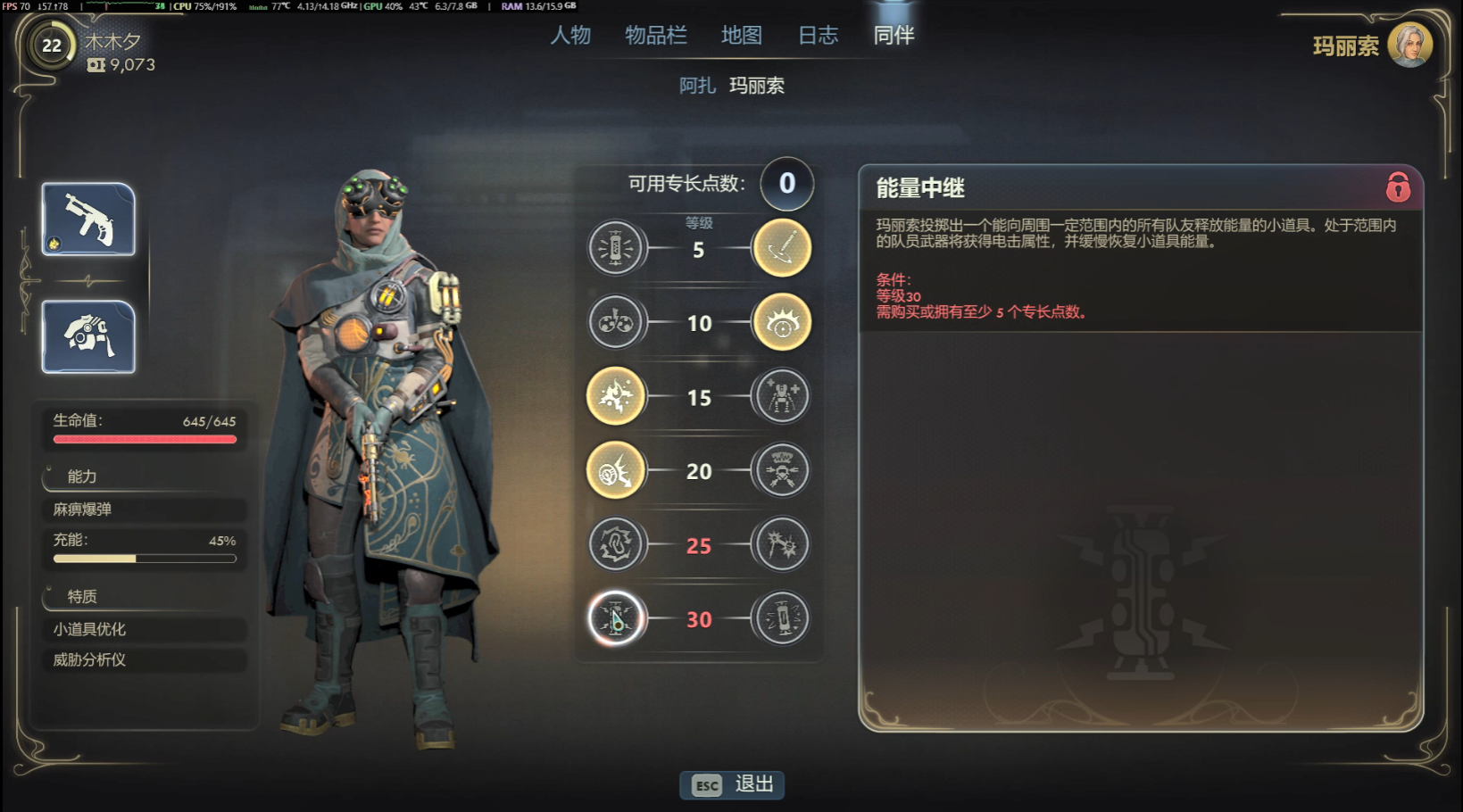This screenshot has height=812, width=1463.
Task: Click 玛丽索's portrait in the top right
Action: [x=1409, y=46]
